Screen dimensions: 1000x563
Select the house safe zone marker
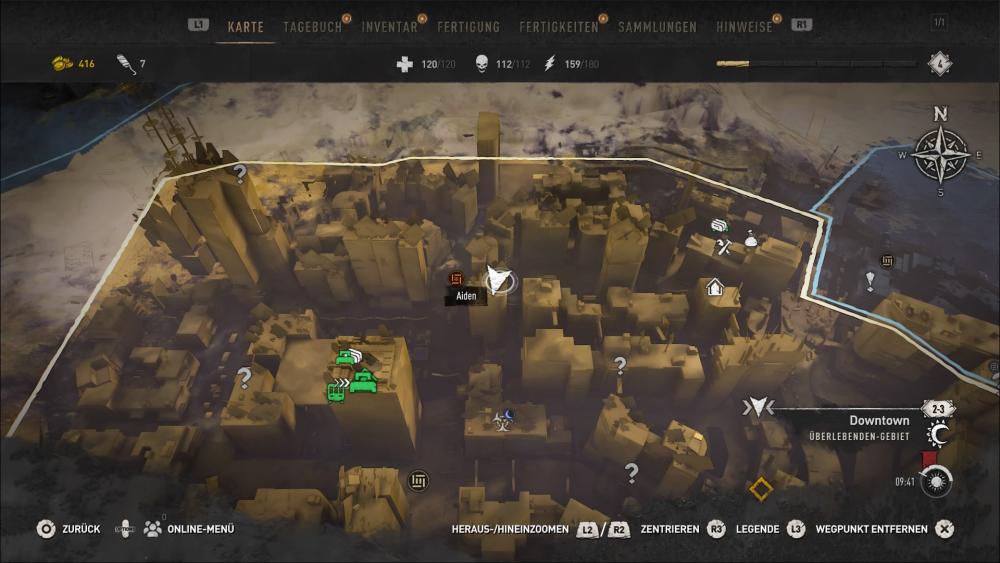tap(715, 288)
